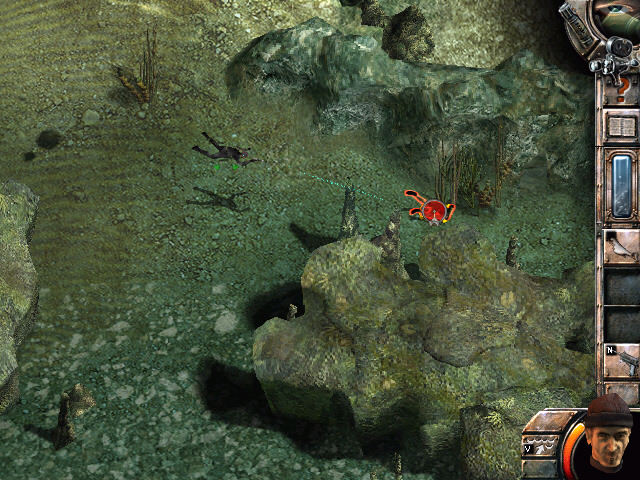Open the notebook objectives book
The image size is (640, 480).
(622, 127)
